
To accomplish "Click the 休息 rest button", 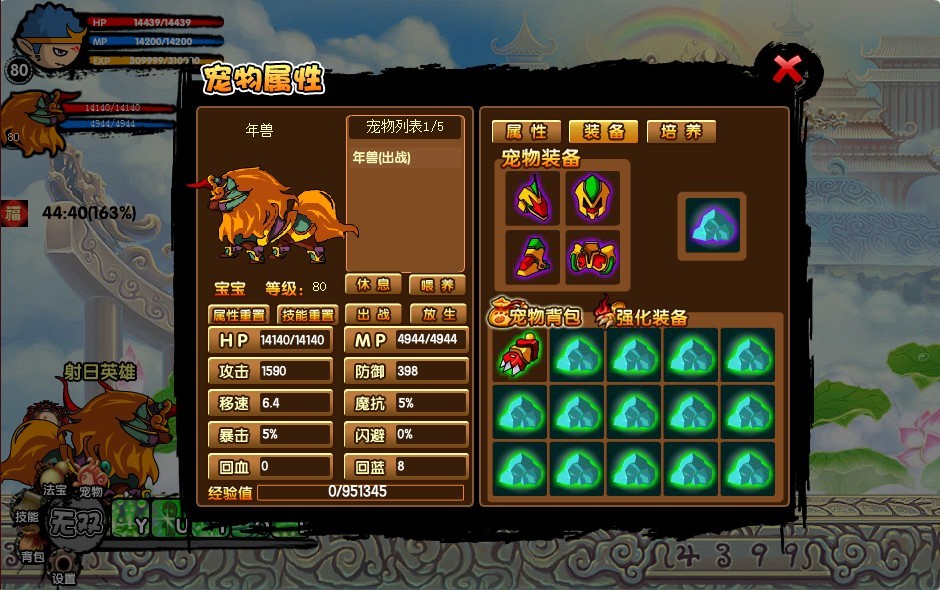I will pyautogui.click(x=373, y=285).
